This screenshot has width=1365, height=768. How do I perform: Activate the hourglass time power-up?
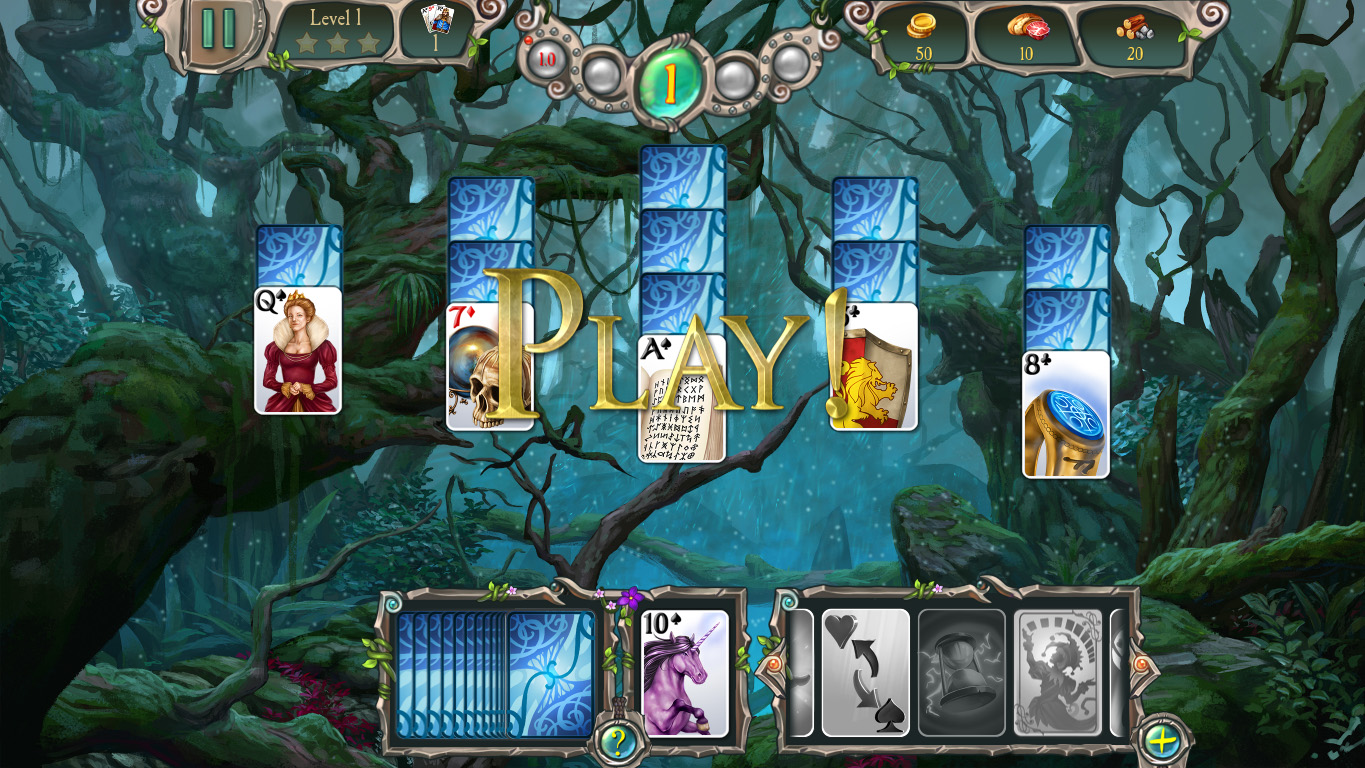pos(960,672)
